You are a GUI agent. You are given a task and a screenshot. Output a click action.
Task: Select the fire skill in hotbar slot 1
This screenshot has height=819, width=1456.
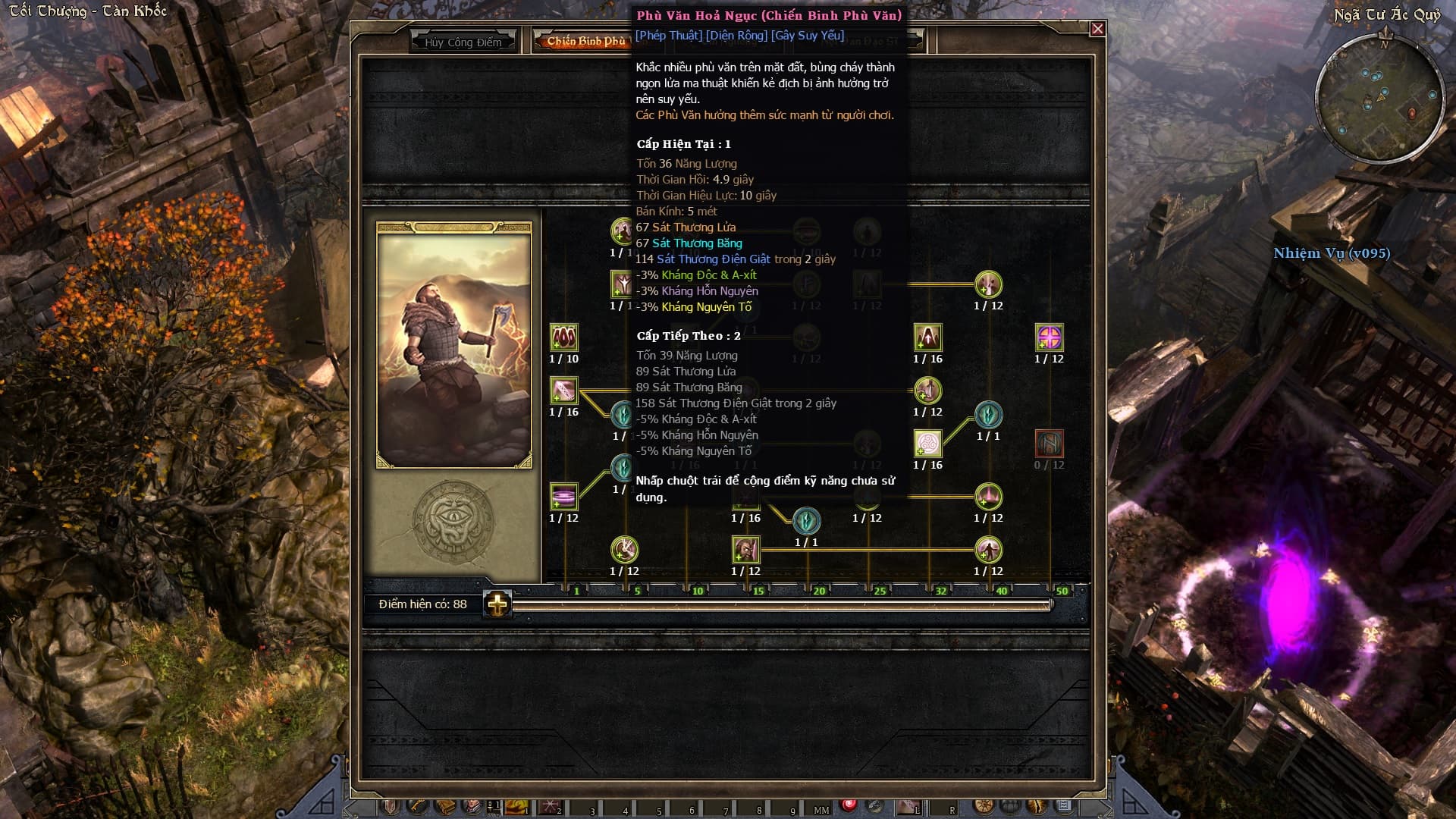pos(516,806)
